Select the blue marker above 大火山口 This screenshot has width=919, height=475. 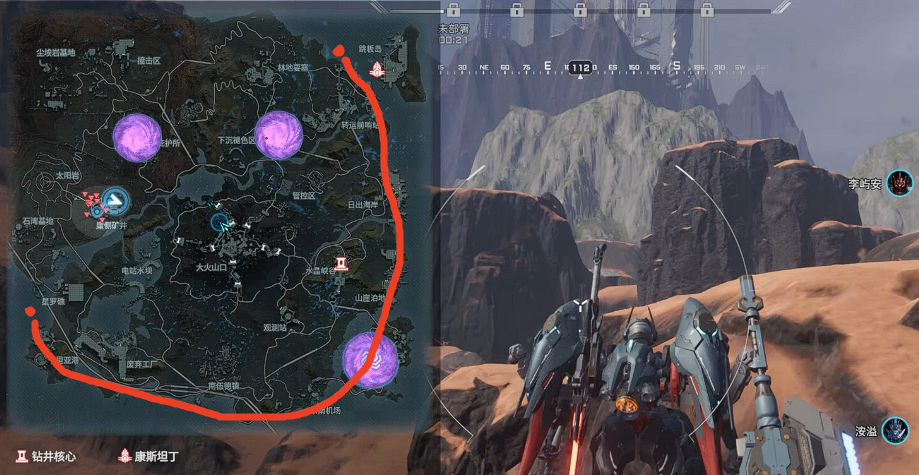point(220,221)
